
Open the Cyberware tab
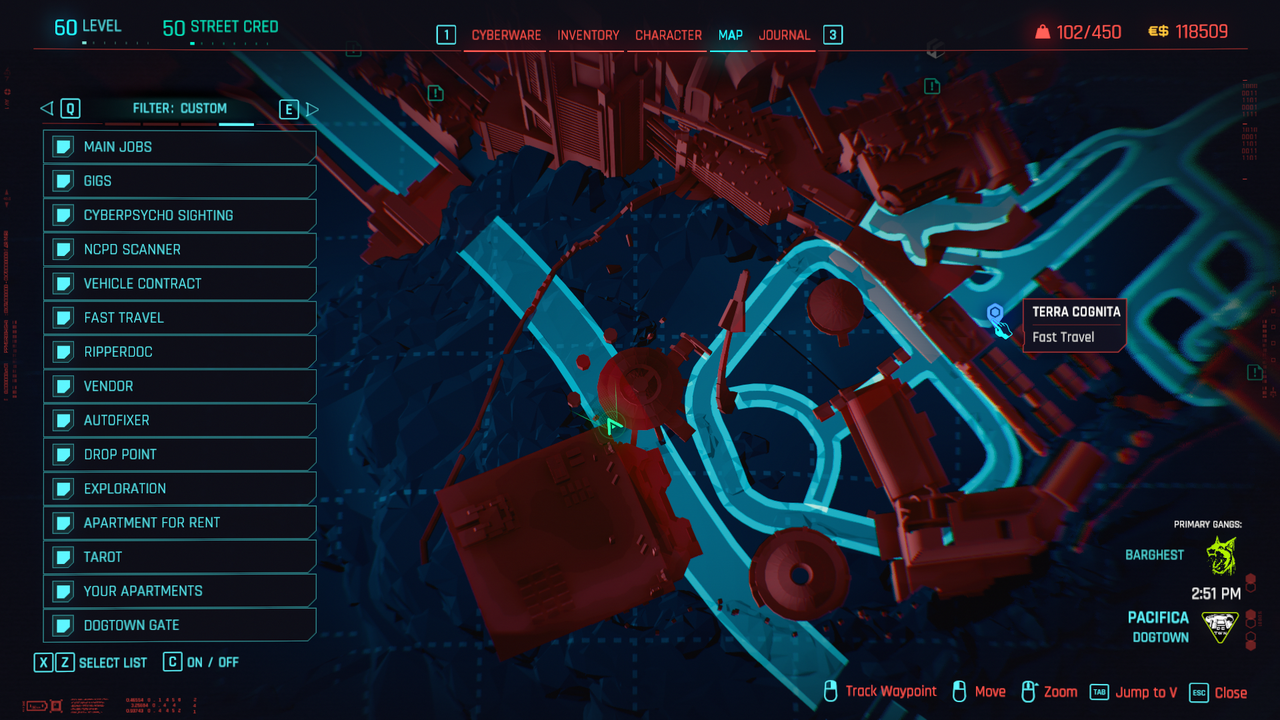pyautogui.click(x=506, y=35)
